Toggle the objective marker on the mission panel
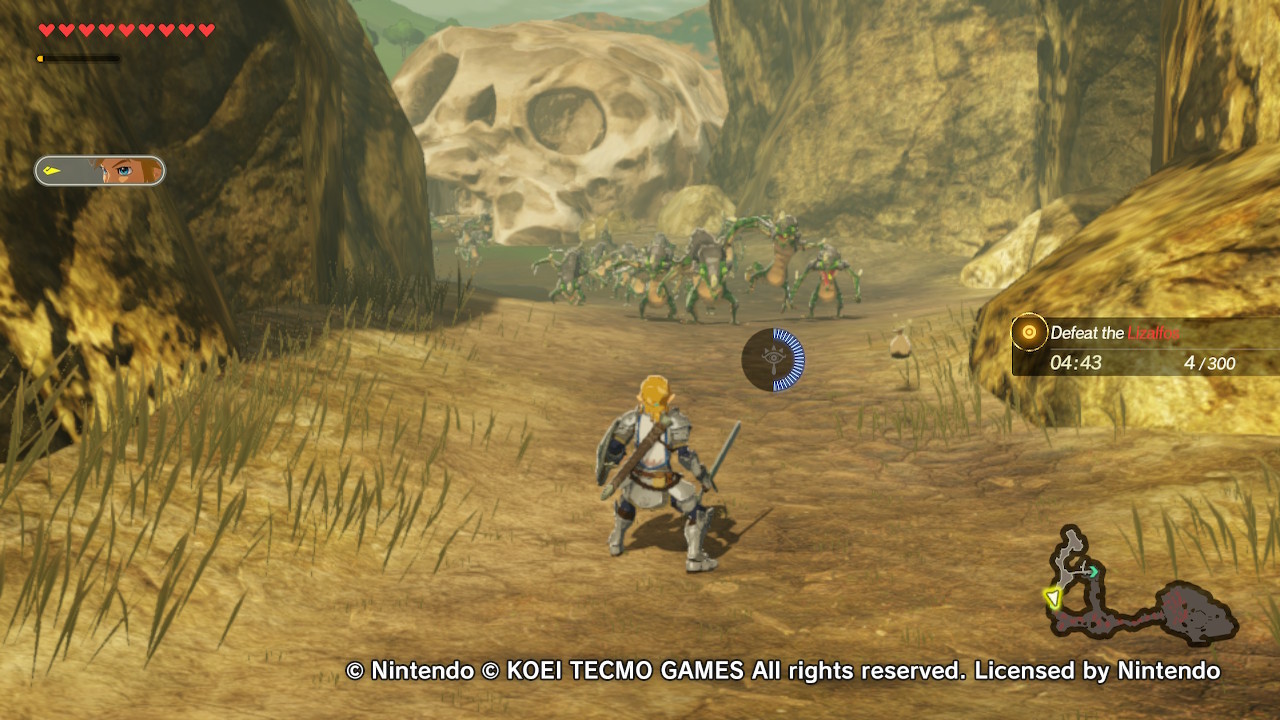Viewport: 1280px width, 720px height. (x=1028, y=332)
